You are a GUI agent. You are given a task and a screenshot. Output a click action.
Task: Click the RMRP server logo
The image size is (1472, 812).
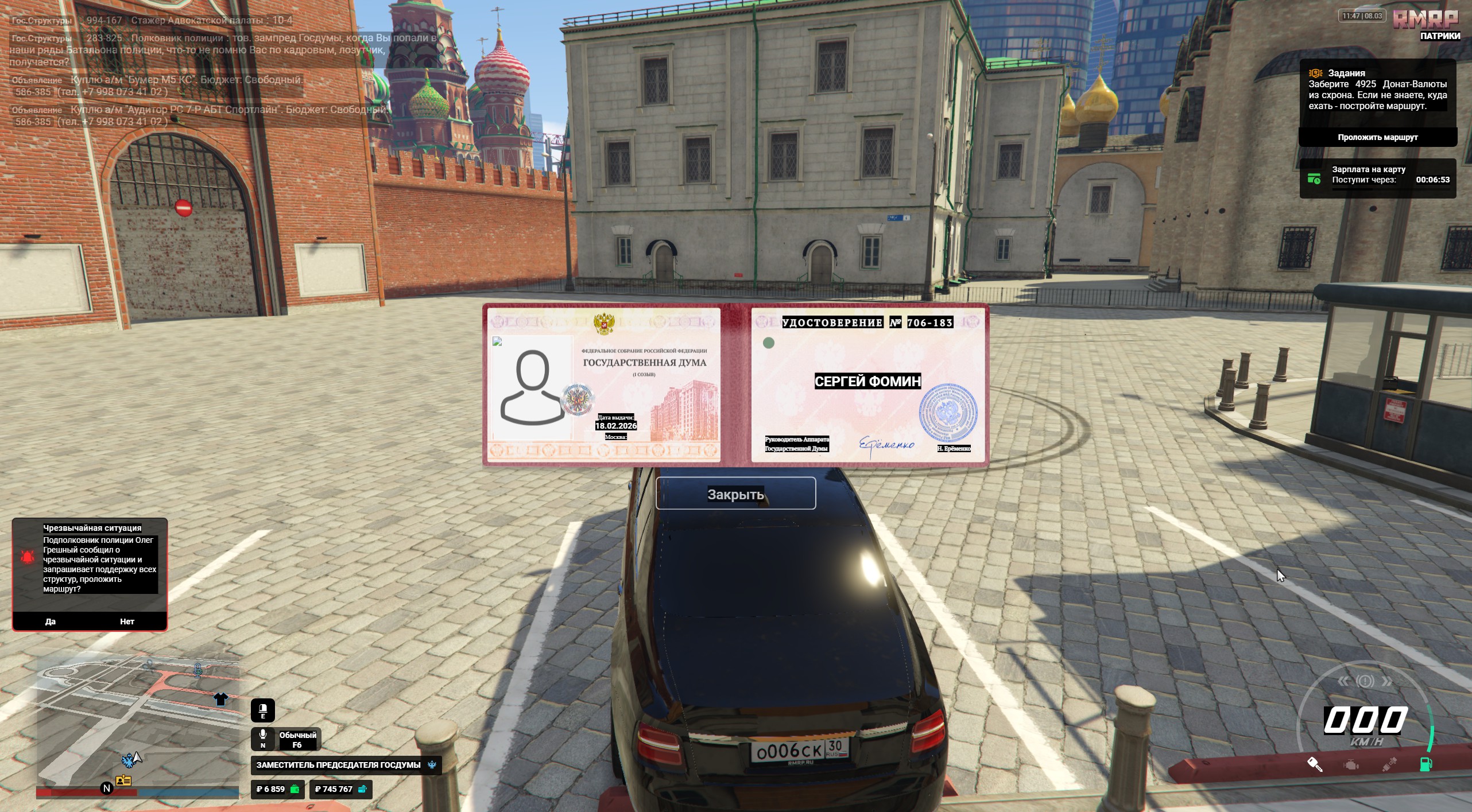(1425, 20)
